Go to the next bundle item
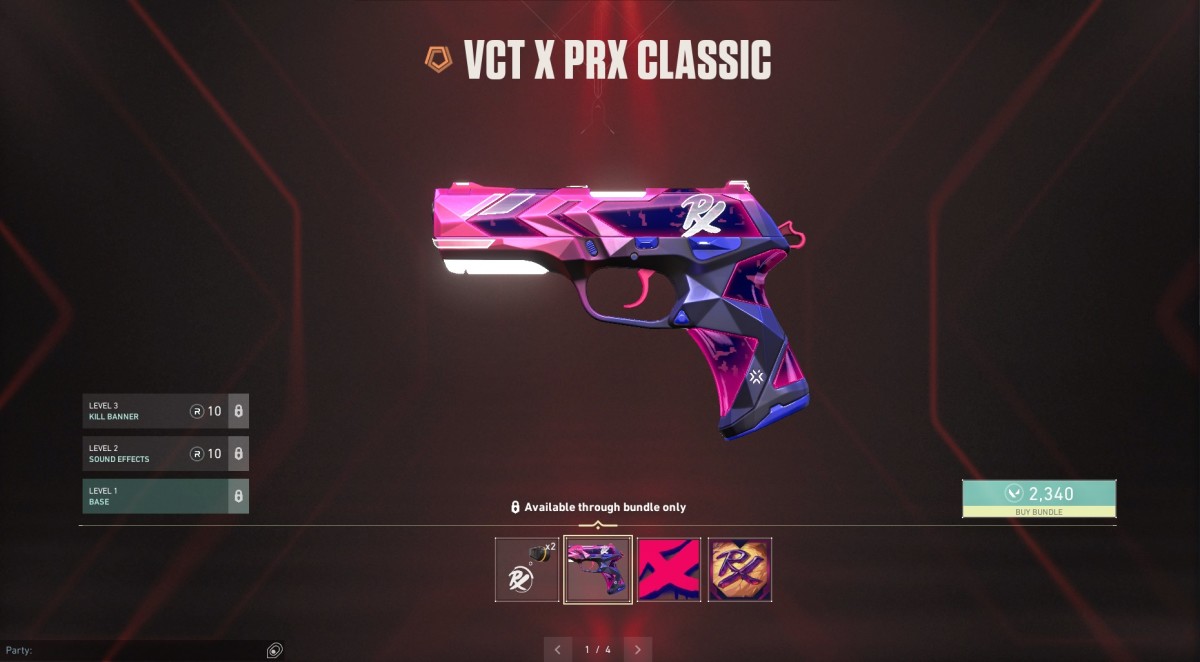This screenshot has height=662, width=1200. [x=637, y=649]
